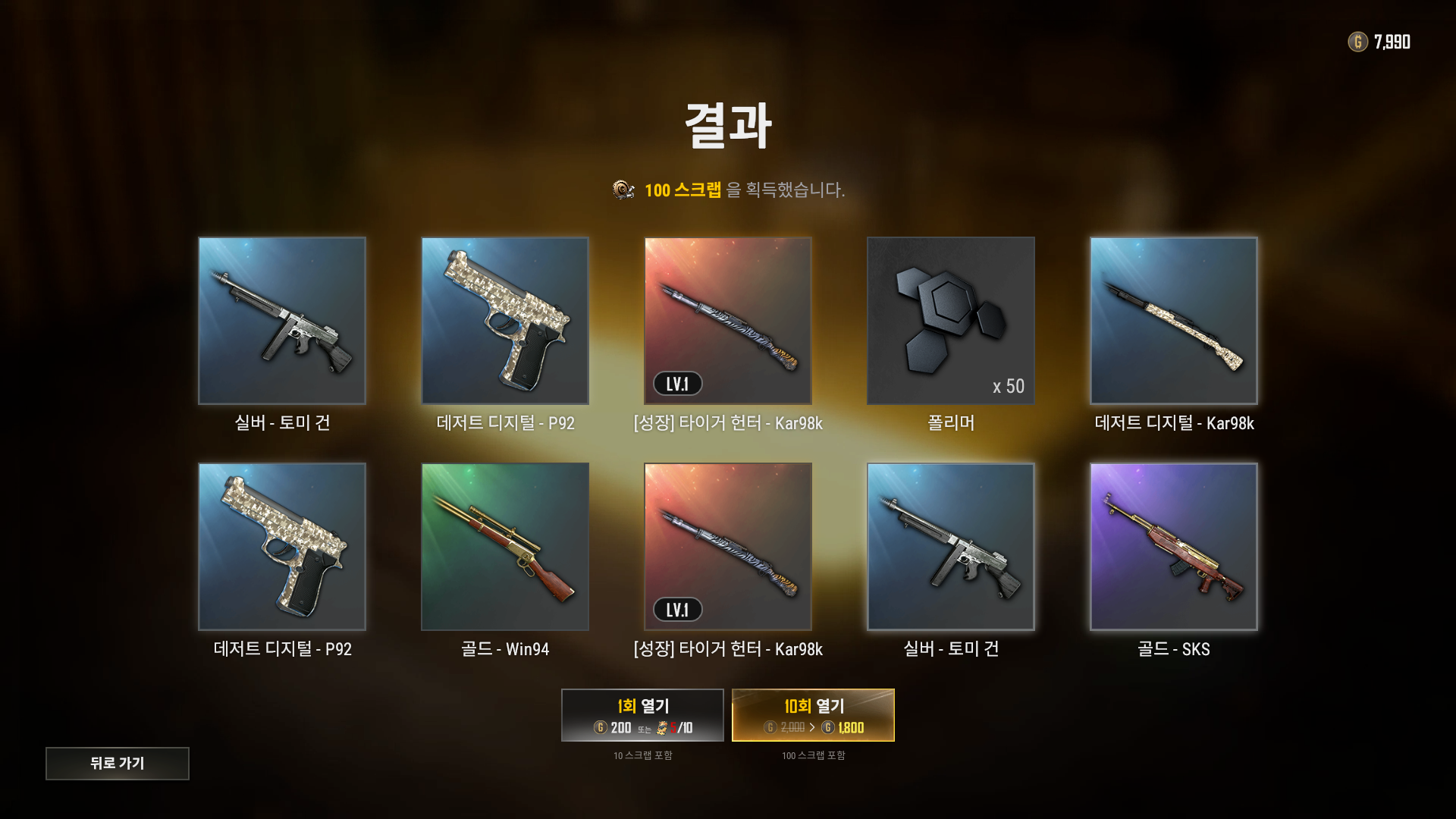1456x819 pixels.
Task: Select the 골드 Win94 skin tile
Action: pos(505,546)
